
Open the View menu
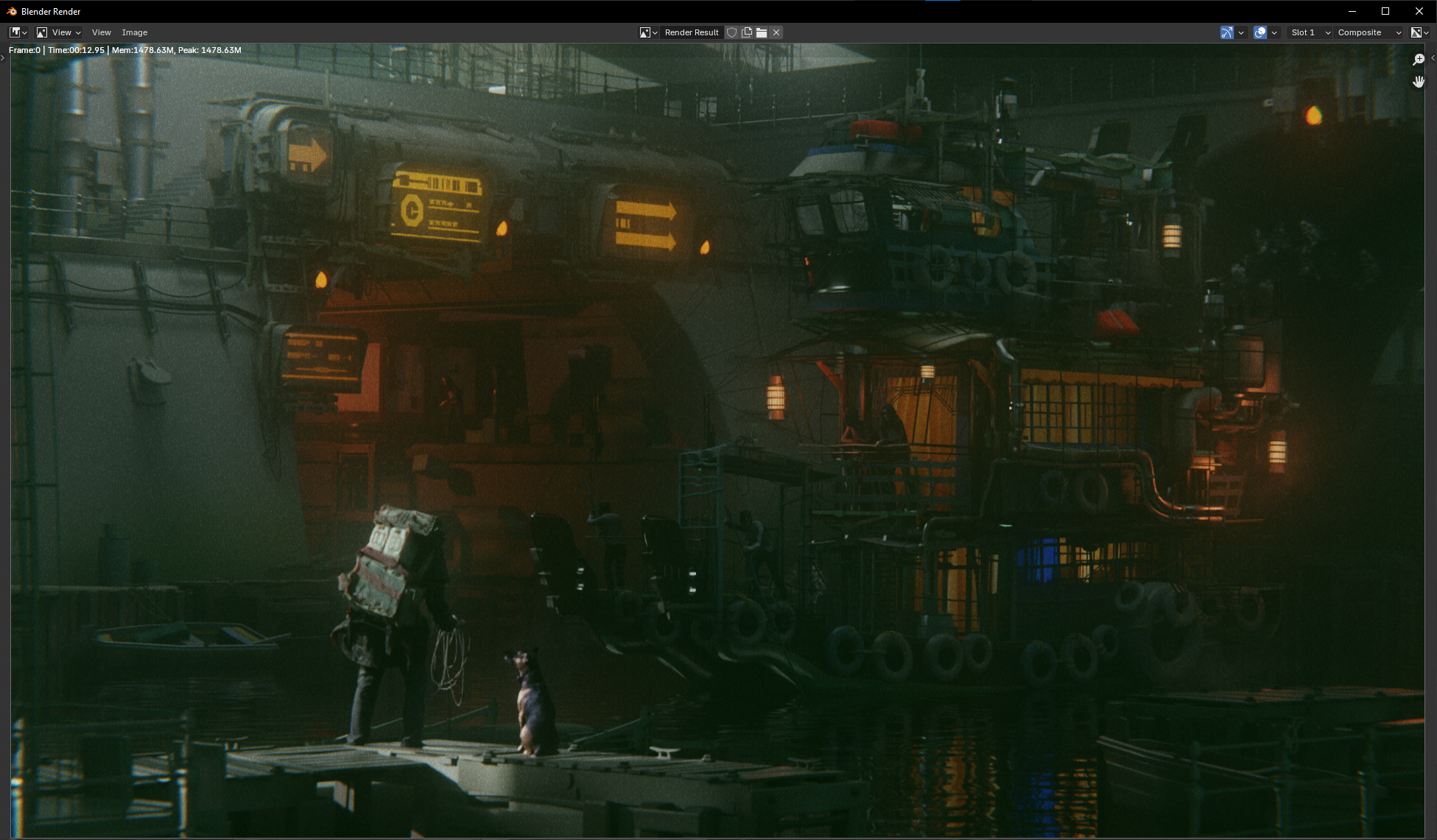(101, 32)
